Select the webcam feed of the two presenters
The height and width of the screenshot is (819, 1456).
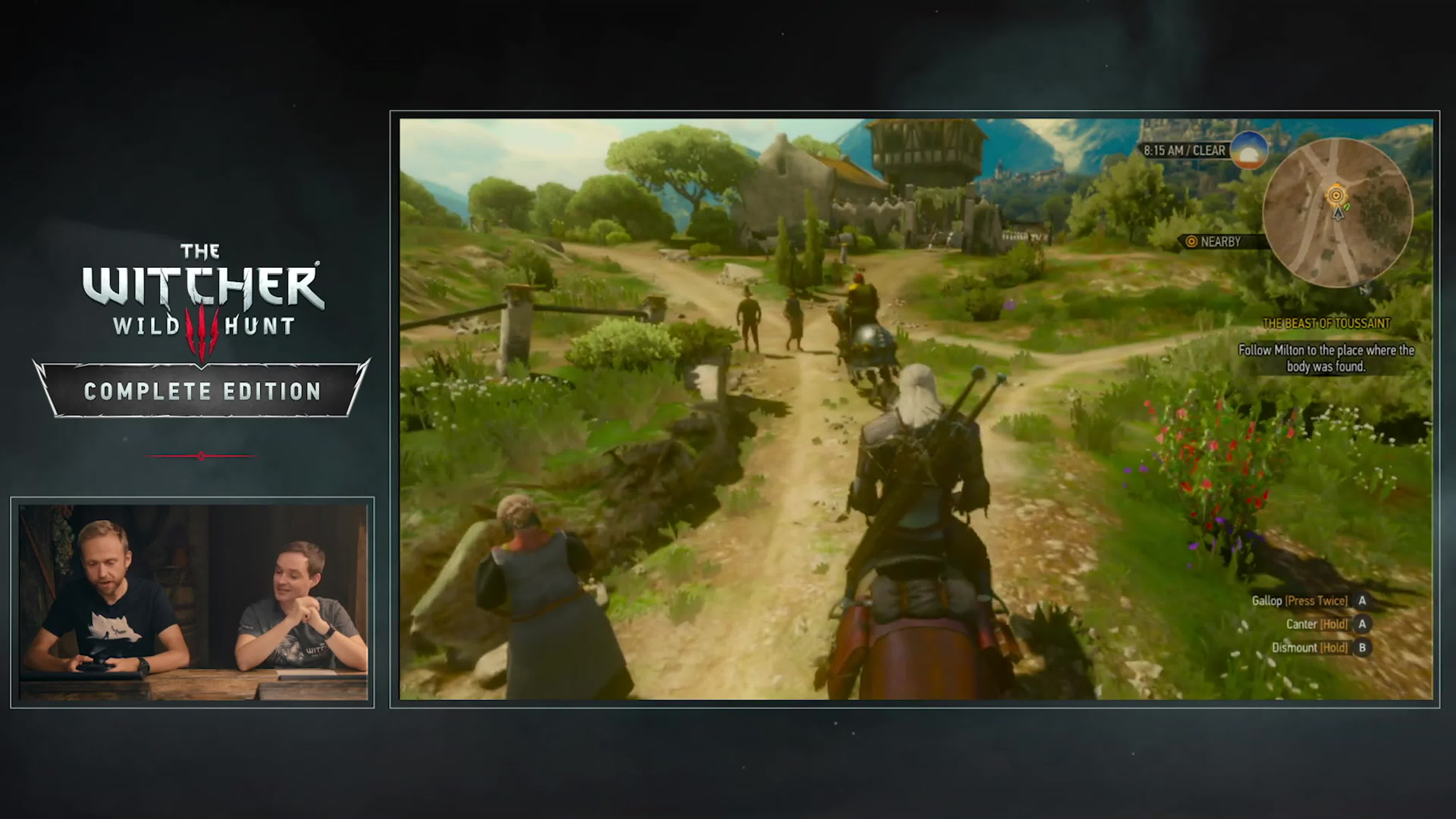[x=193, y=602]
